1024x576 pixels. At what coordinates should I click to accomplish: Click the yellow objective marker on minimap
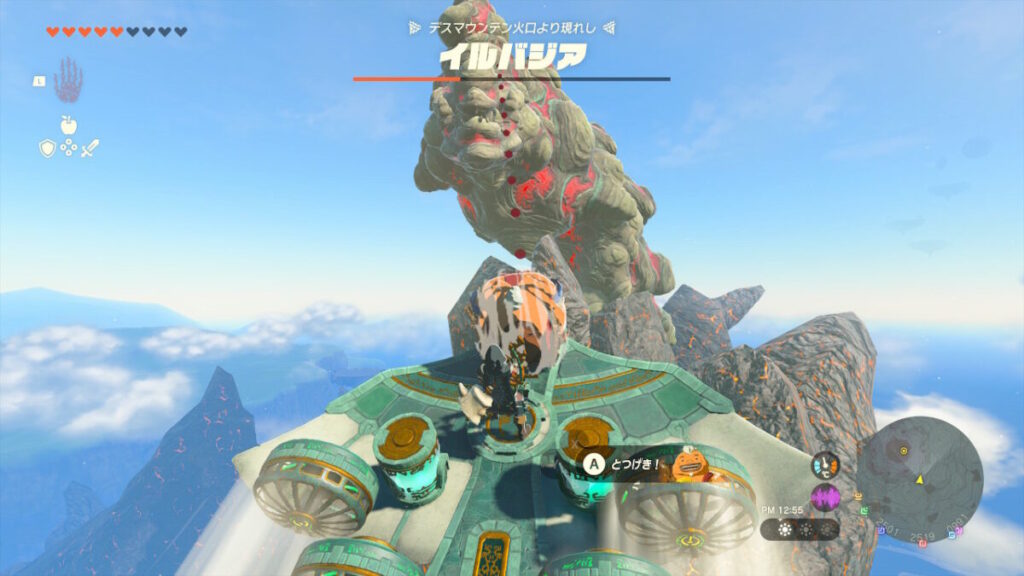pos(904,451)
